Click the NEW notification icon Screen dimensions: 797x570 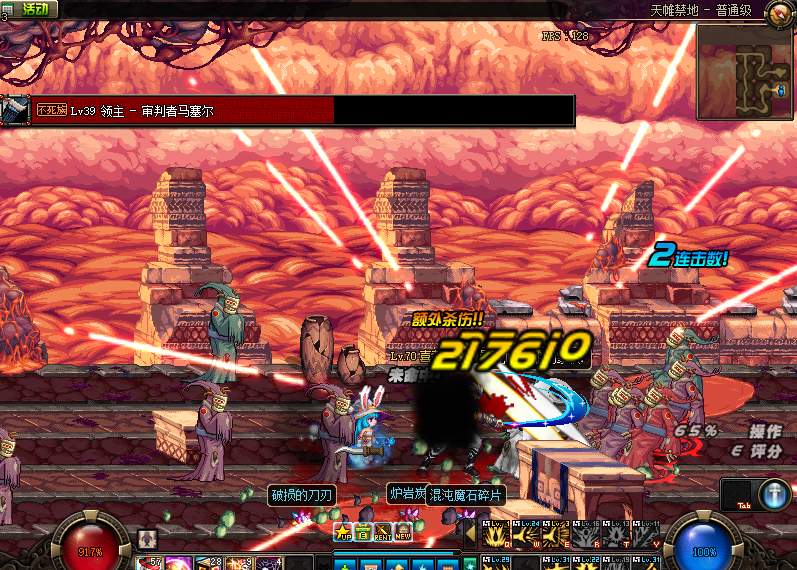404,532
